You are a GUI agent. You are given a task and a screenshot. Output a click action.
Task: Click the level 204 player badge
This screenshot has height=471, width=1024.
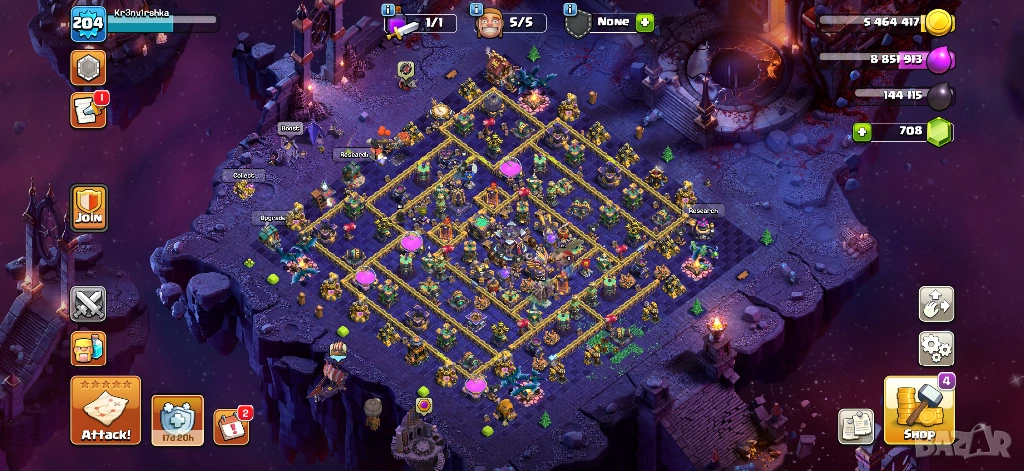point(88,23)
